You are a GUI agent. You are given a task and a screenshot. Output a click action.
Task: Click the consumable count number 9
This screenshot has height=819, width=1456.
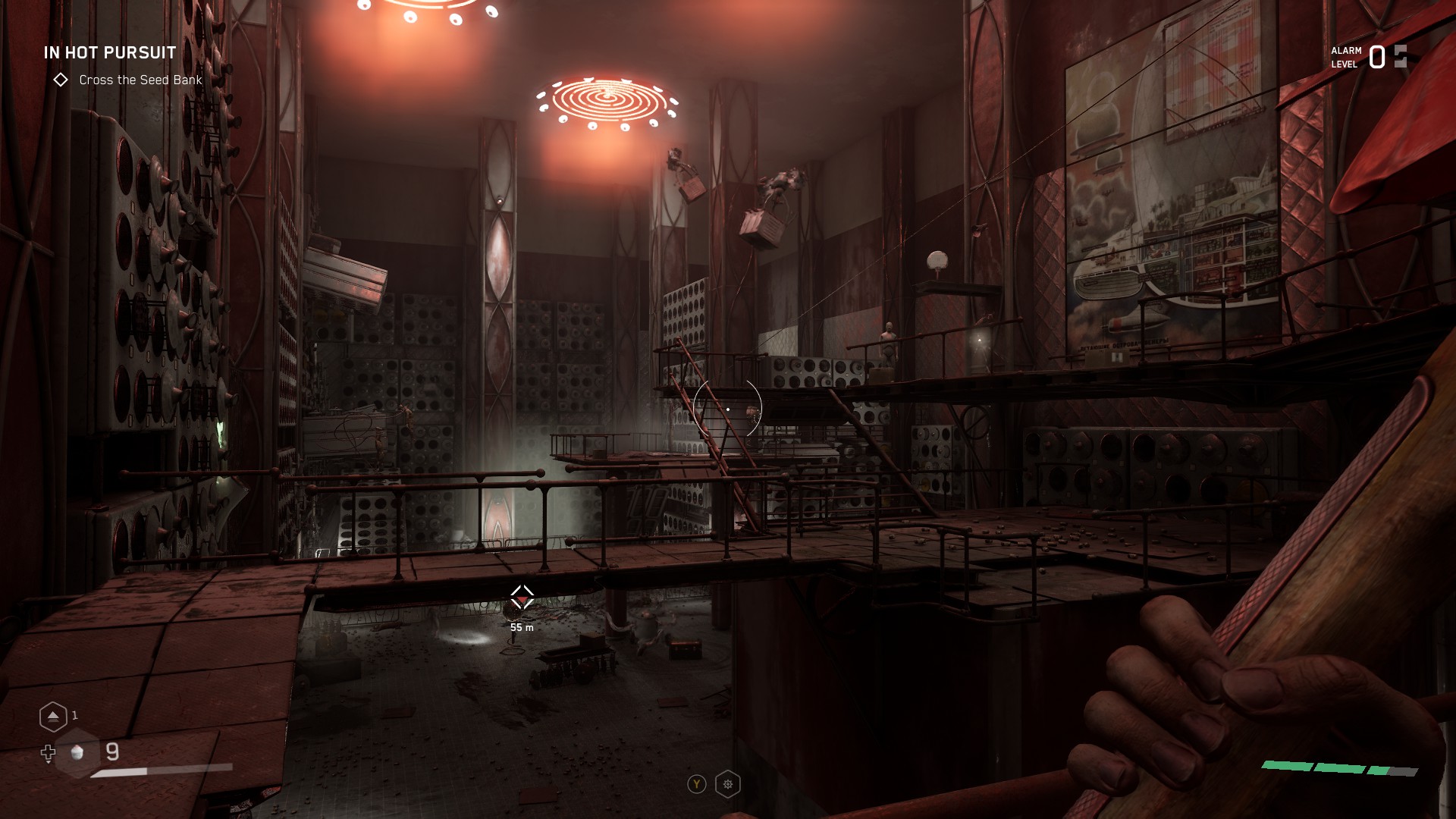111,752
